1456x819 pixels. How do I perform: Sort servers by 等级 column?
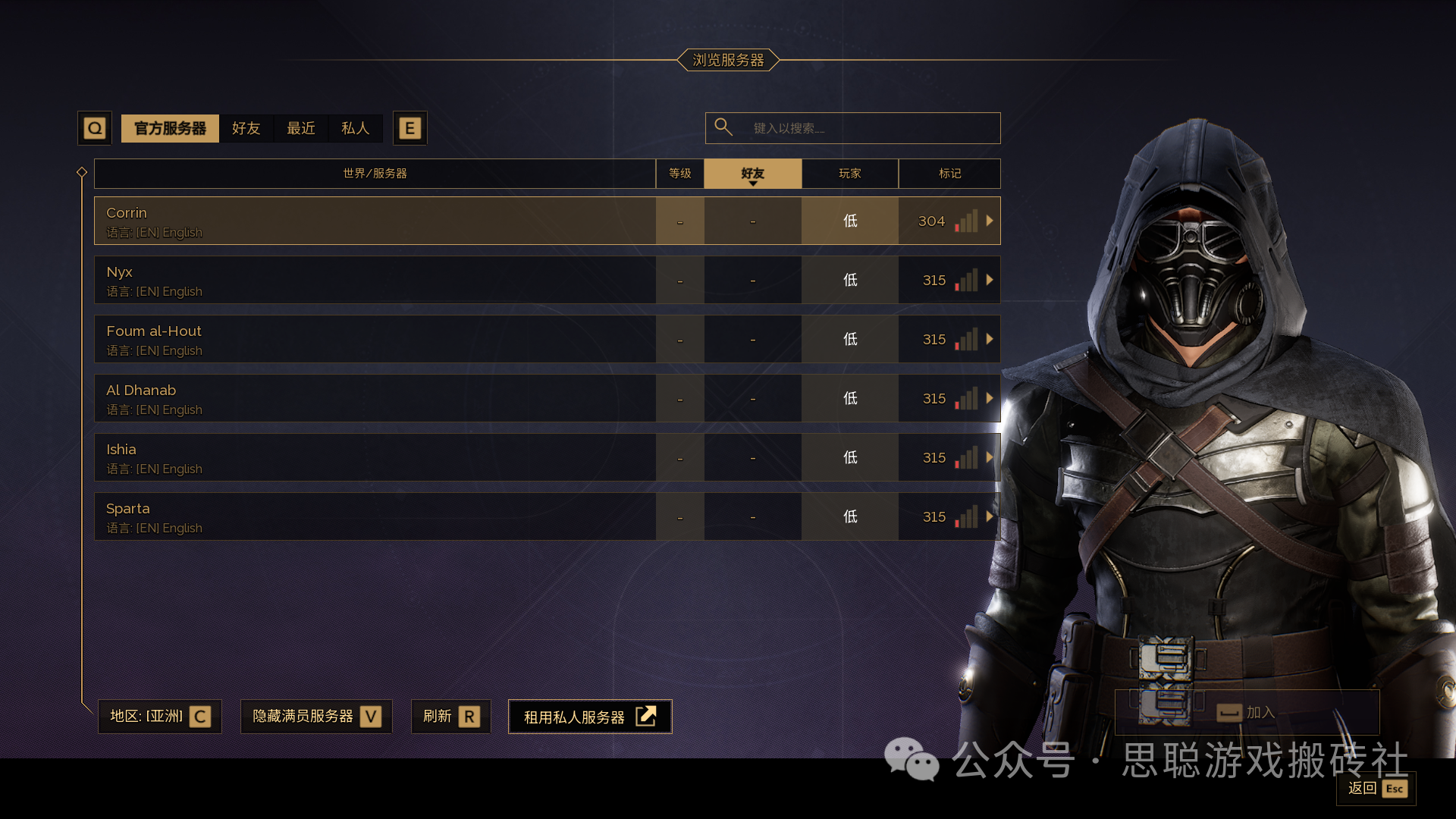(679, 174)
